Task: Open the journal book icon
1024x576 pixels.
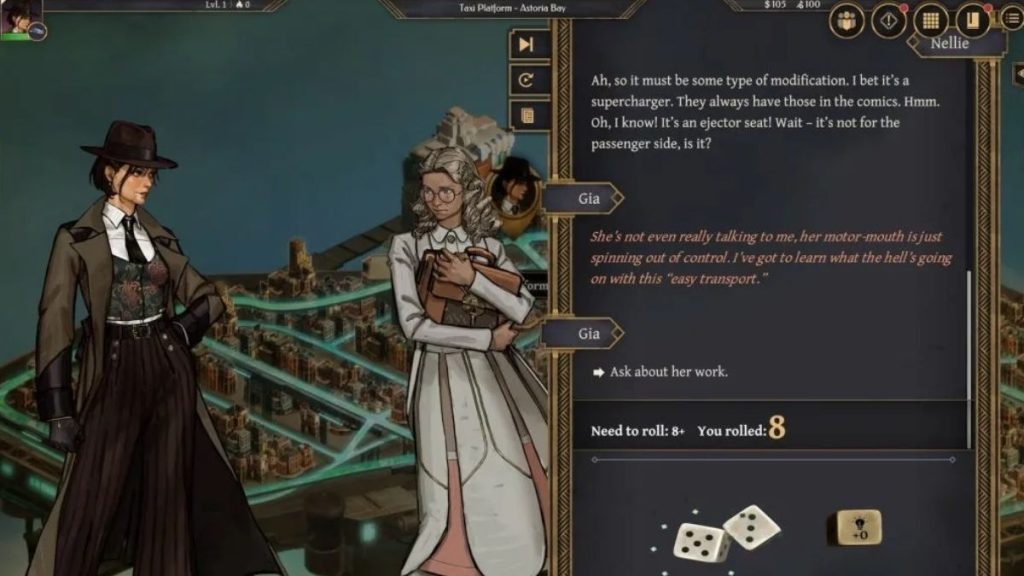Action: (972, 21)
